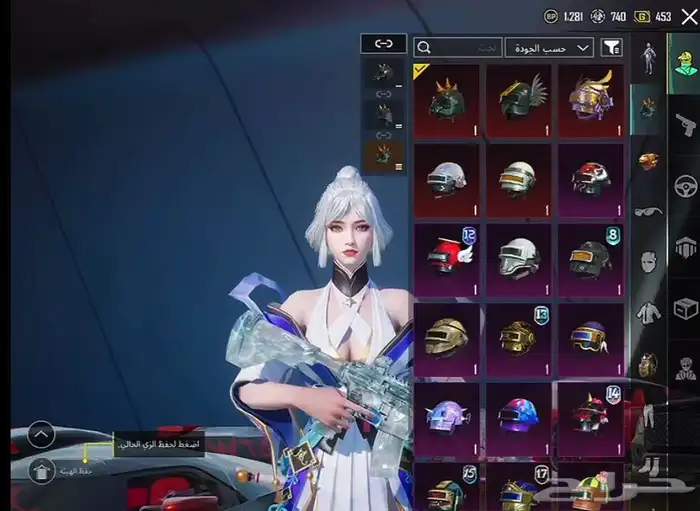This screenshot has width=700, height=511.
Task: Pick the red helmet with level 12 badge
Action: (x=446, y=258)
